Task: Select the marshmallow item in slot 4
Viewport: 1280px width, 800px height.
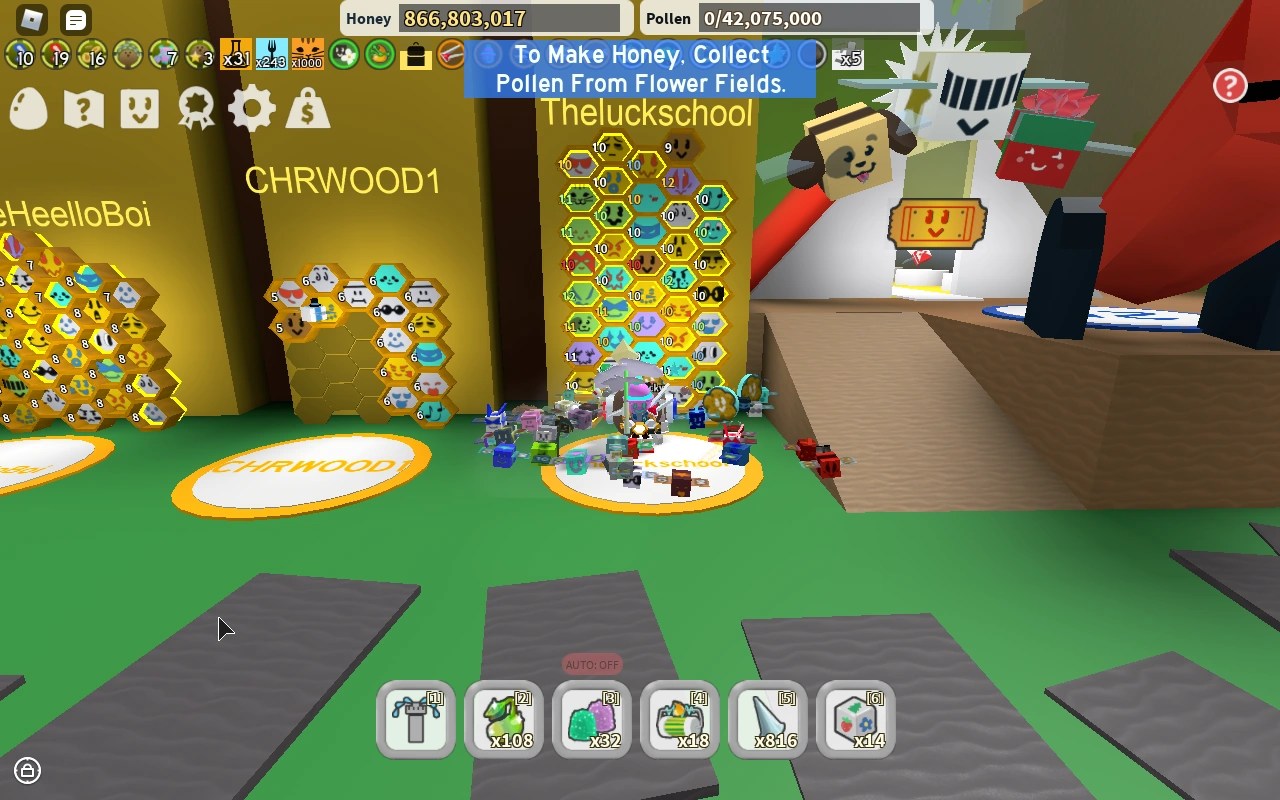Action: pyautogui.click(x=681, y=718)
